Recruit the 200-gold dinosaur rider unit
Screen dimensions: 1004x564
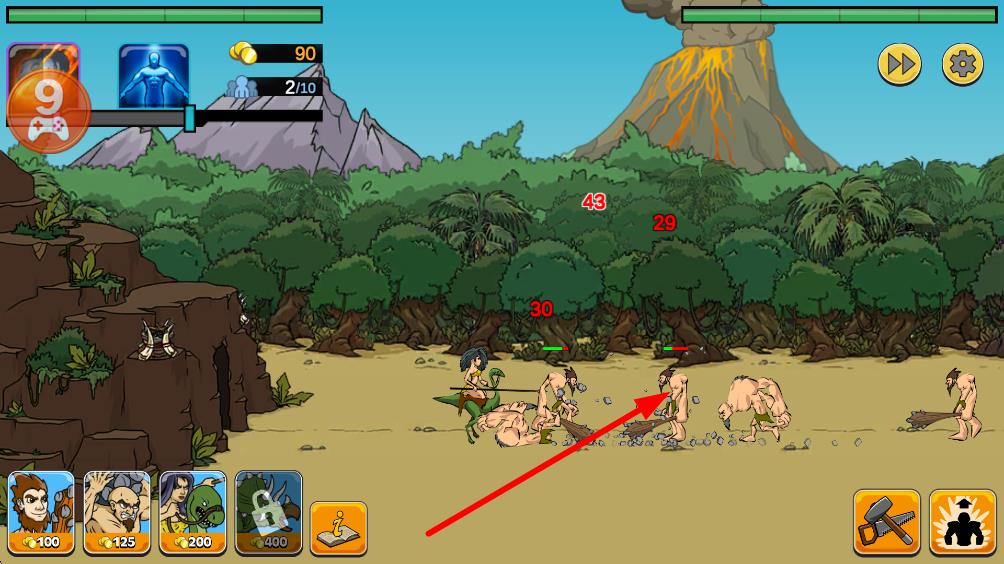[193, 512]
